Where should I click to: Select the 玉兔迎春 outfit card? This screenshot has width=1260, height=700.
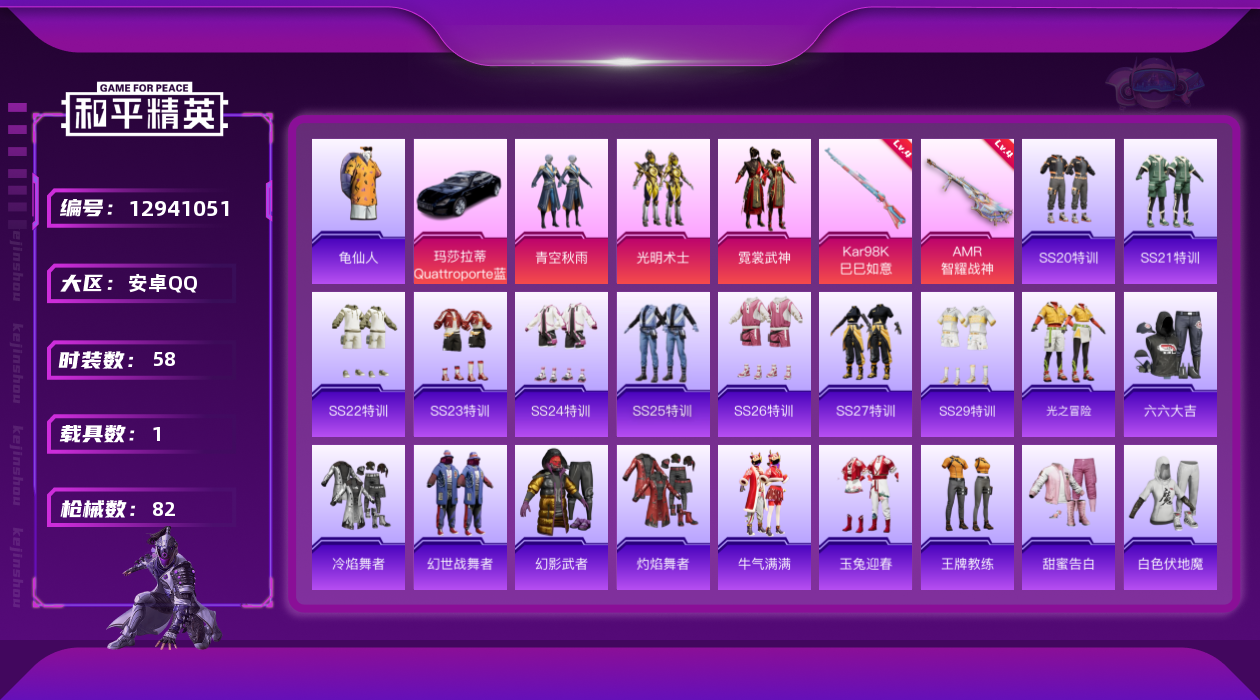(x=866, y=517)
